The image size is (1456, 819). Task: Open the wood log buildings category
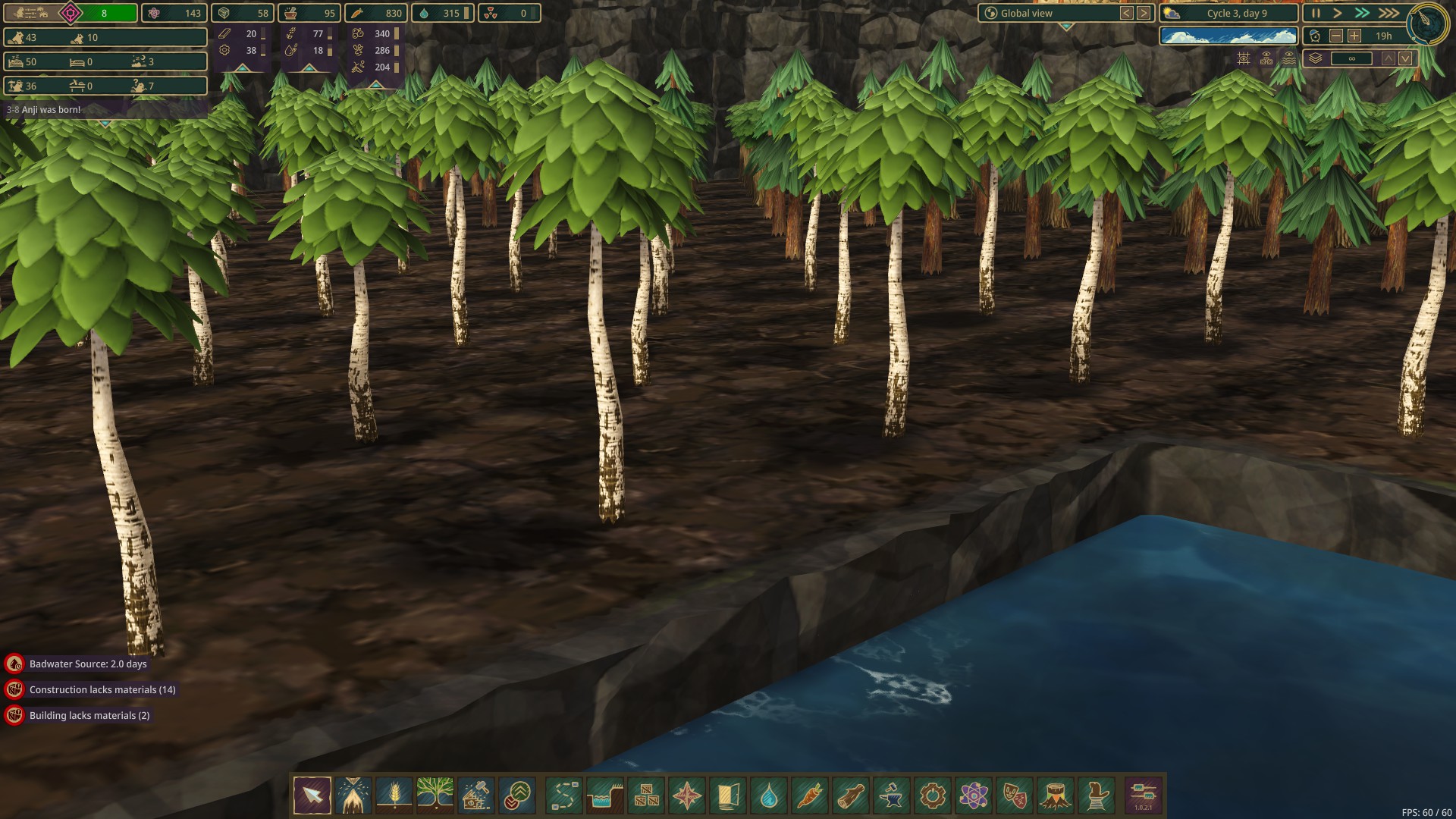click(x=851, y=795)
